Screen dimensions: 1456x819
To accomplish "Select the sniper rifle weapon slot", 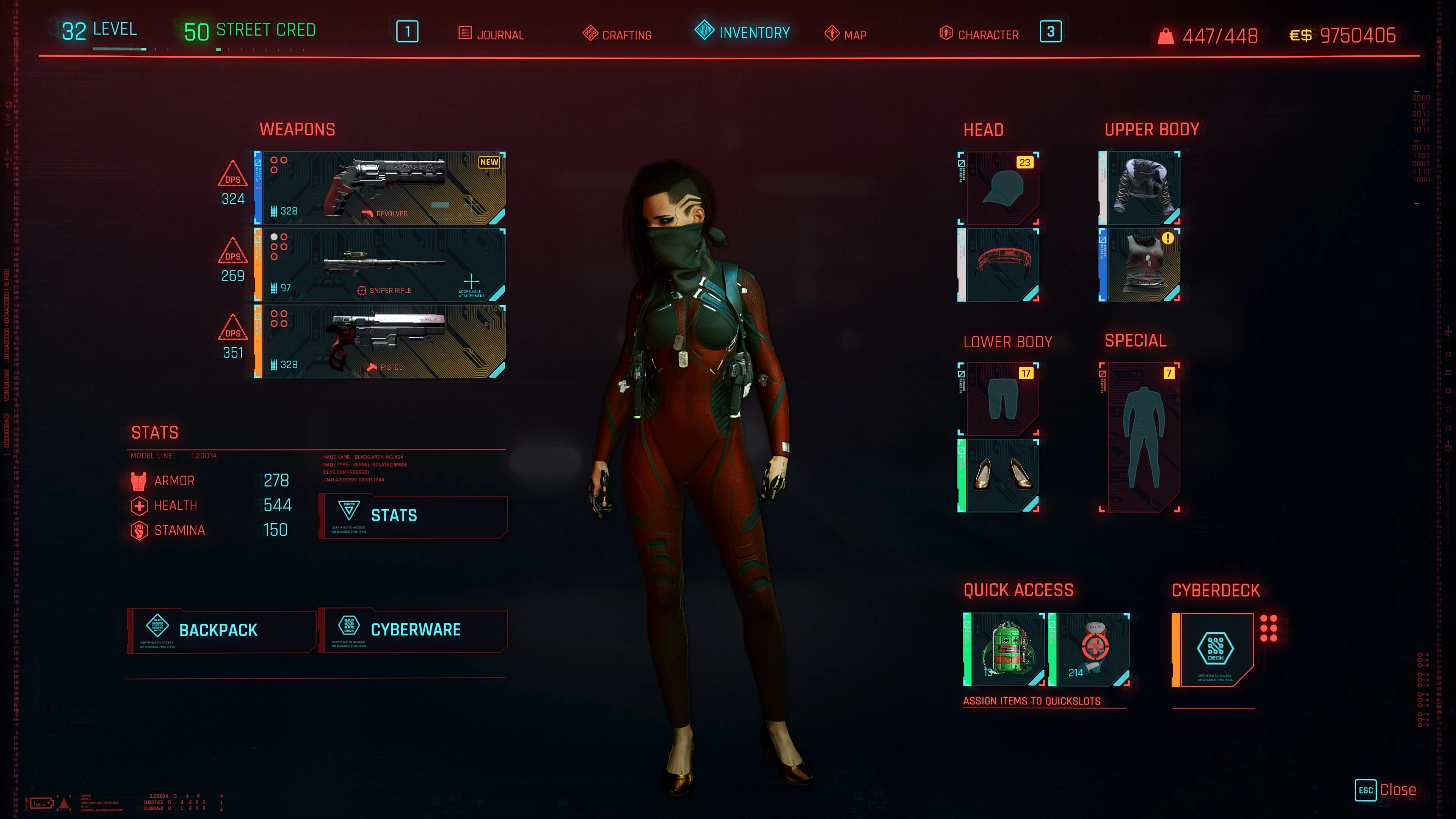I will (380, 265).
